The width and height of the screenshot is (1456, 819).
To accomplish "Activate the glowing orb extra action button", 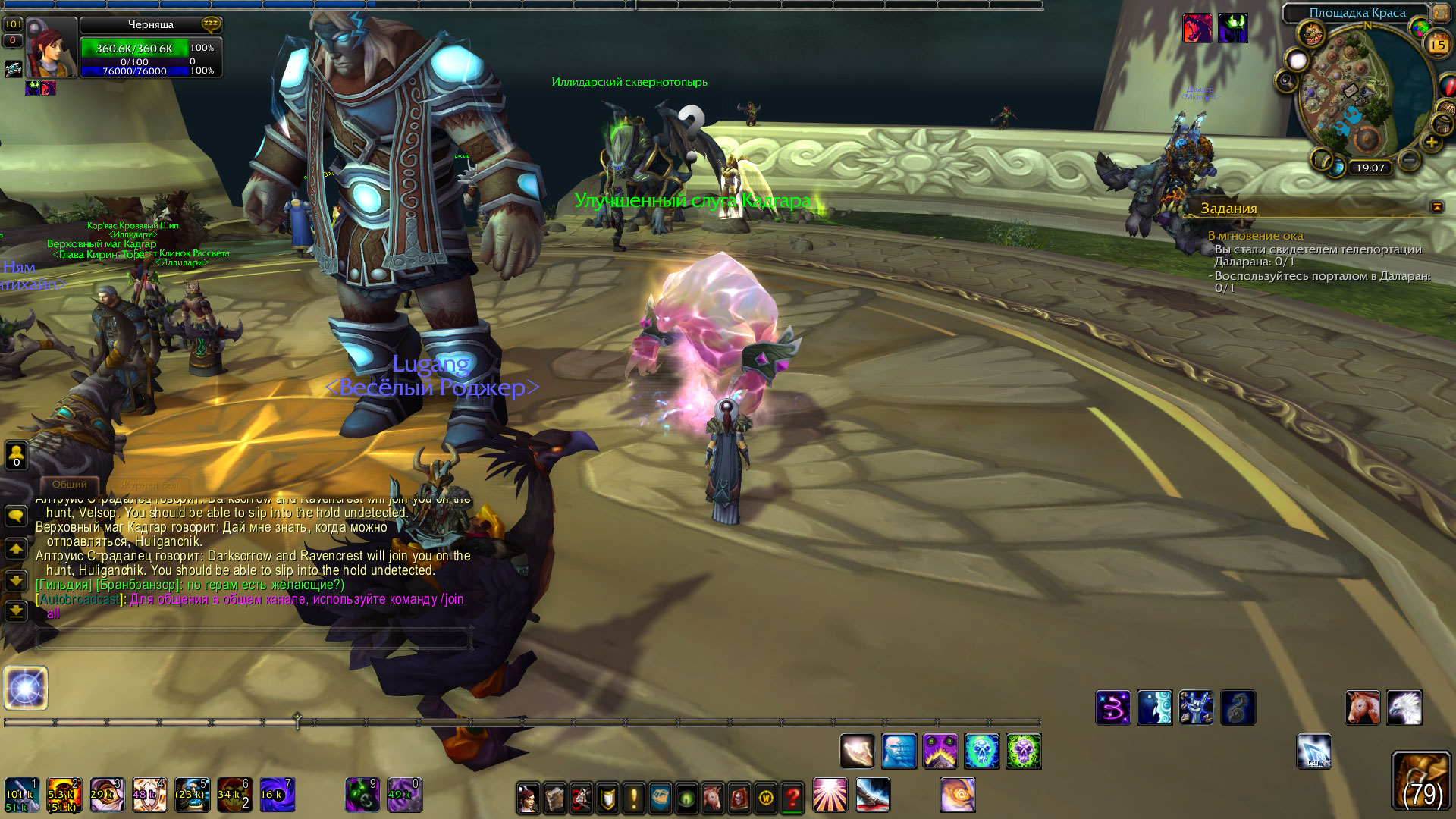I will [26, 688].
